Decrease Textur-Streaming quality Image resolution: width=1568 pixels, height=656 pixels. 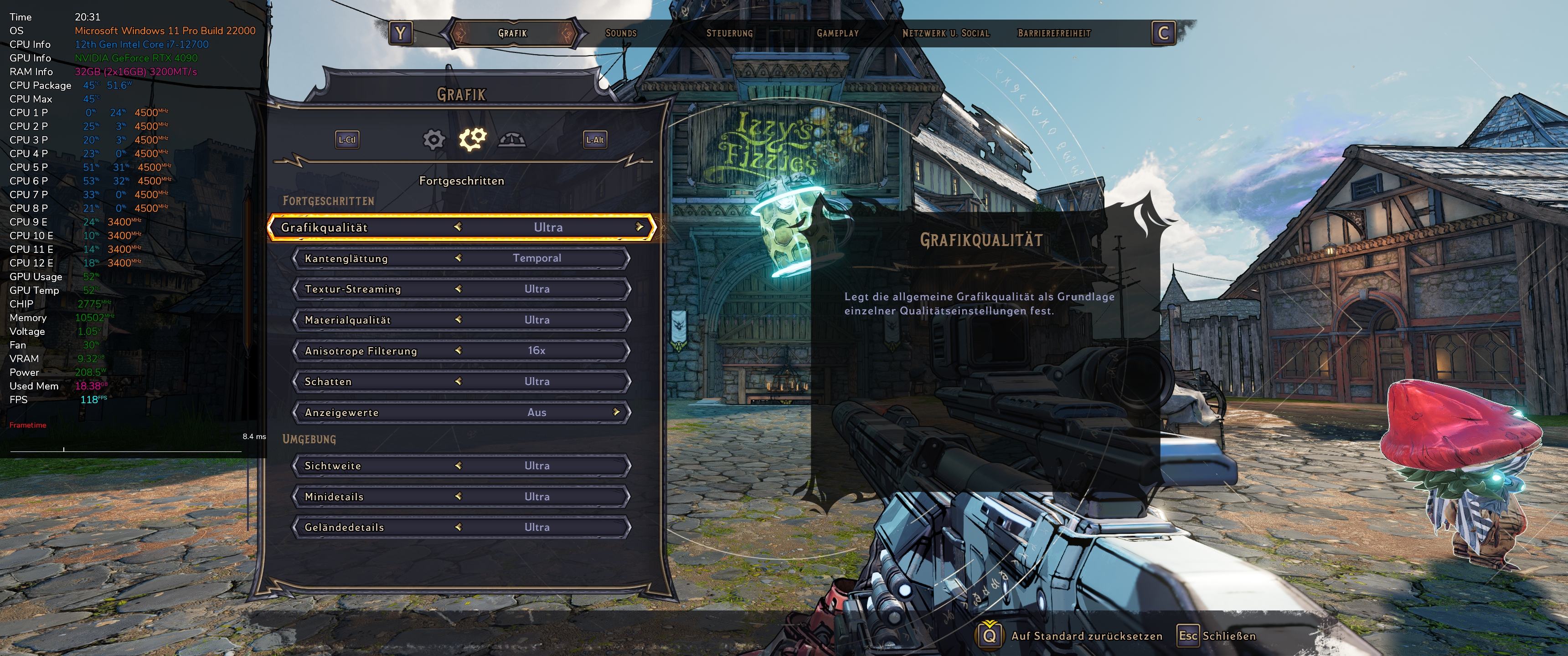tap(458, 289)
